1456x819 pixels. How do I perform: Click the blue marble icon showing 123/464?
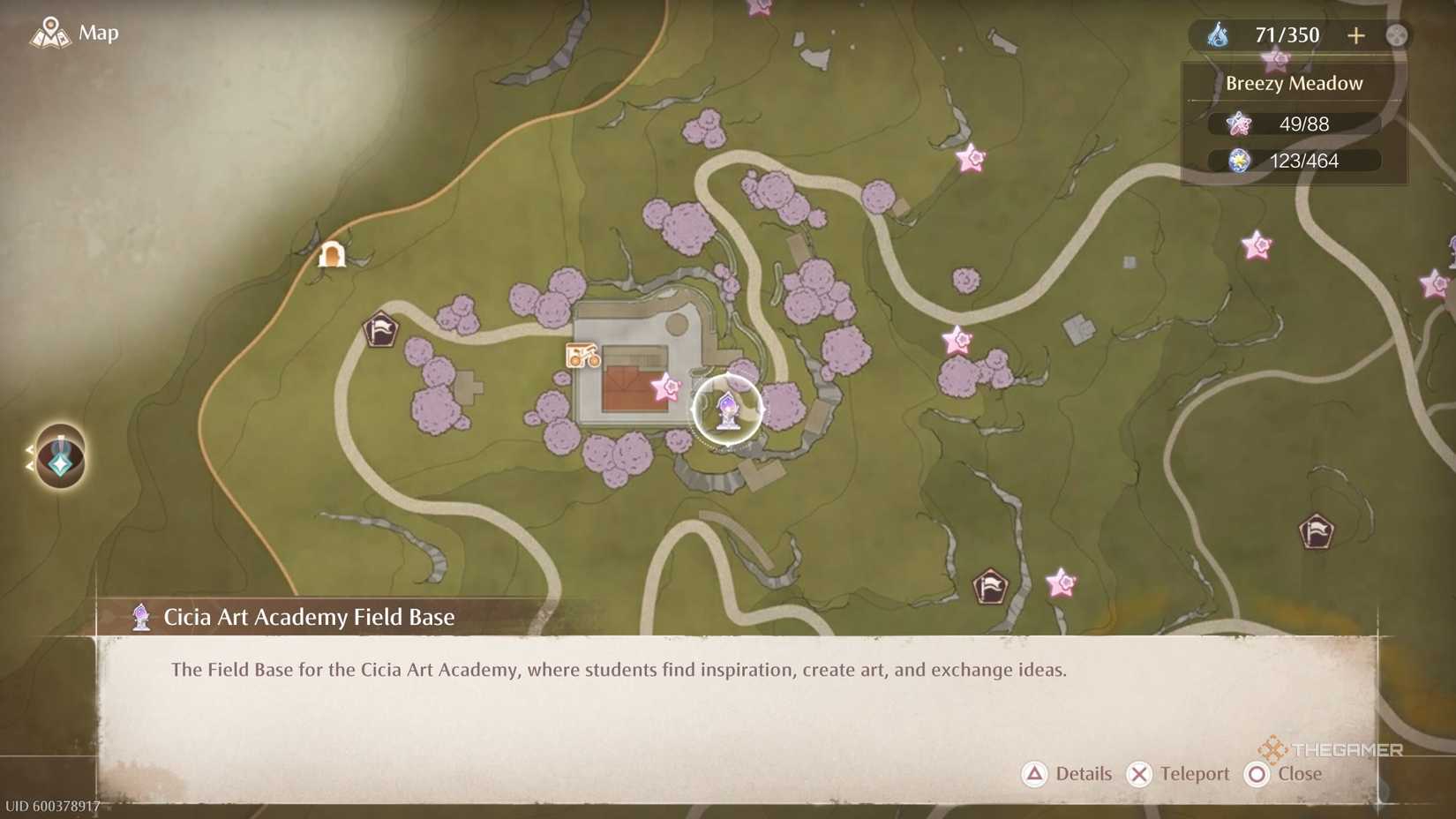tap(1240, 161)
